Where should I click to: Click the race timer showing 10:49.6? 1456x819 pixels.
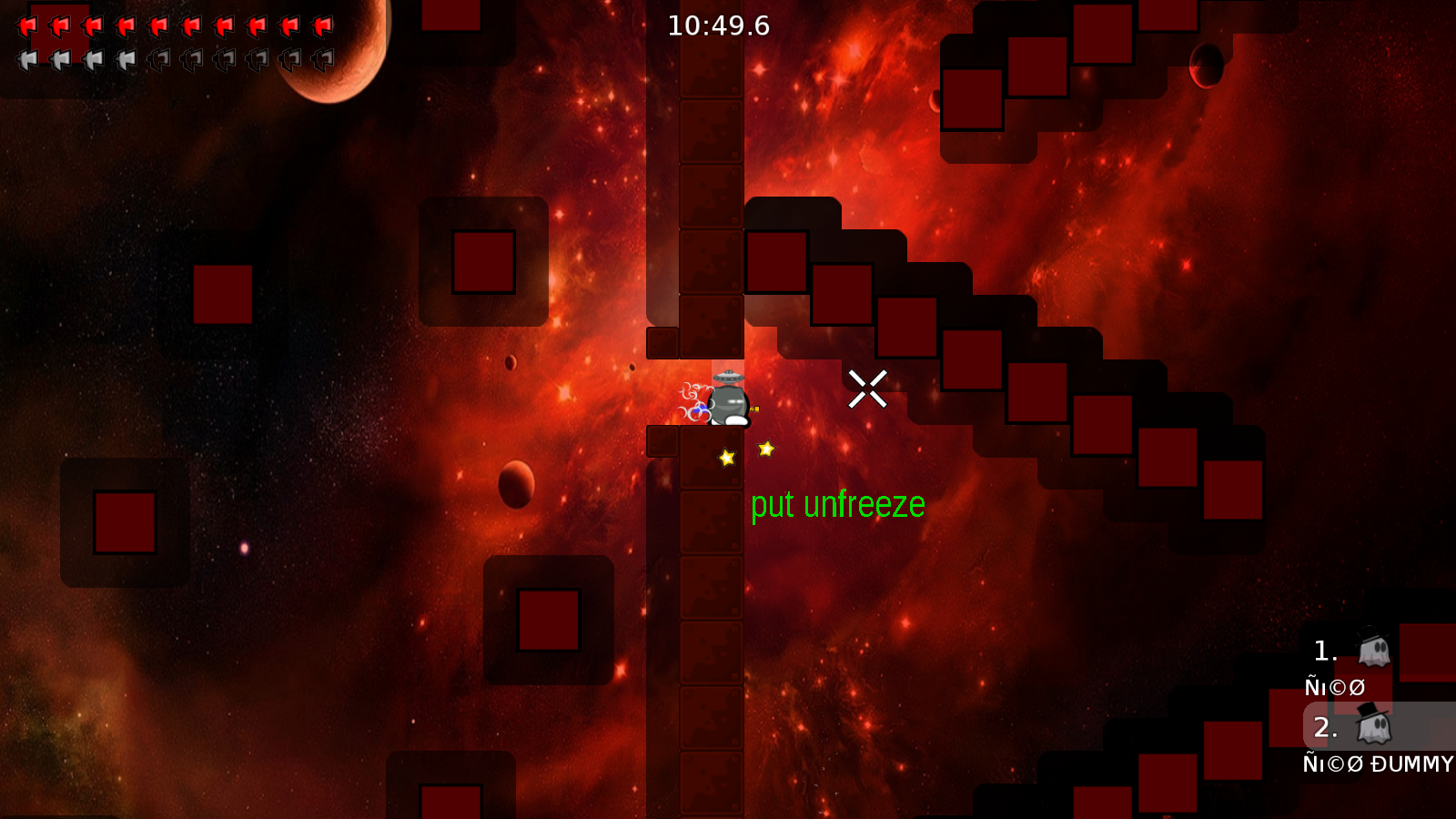717,25
